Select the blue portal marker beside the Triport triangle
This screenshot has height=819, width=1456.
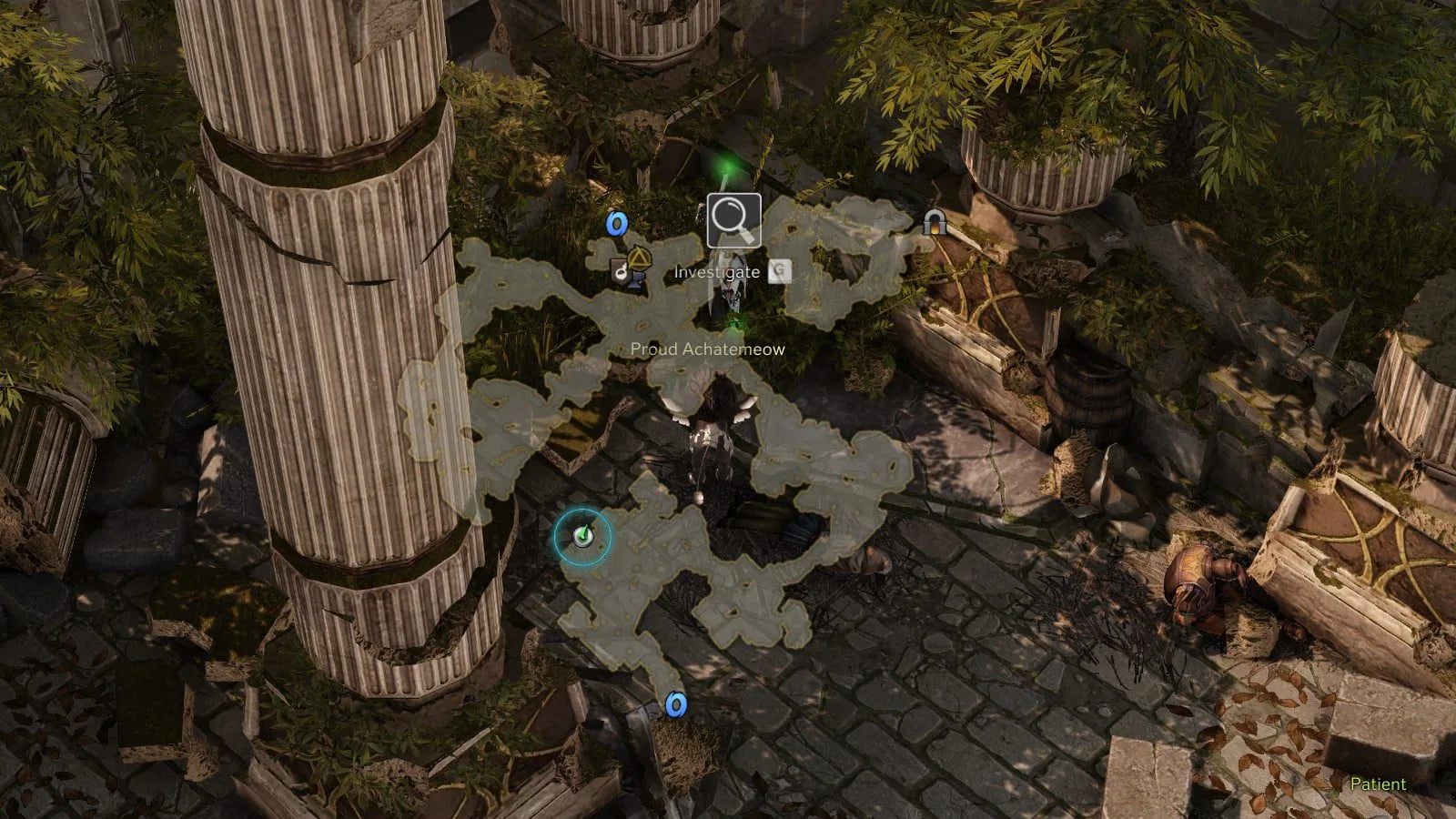pyautogui.click(x=618, y=224)
